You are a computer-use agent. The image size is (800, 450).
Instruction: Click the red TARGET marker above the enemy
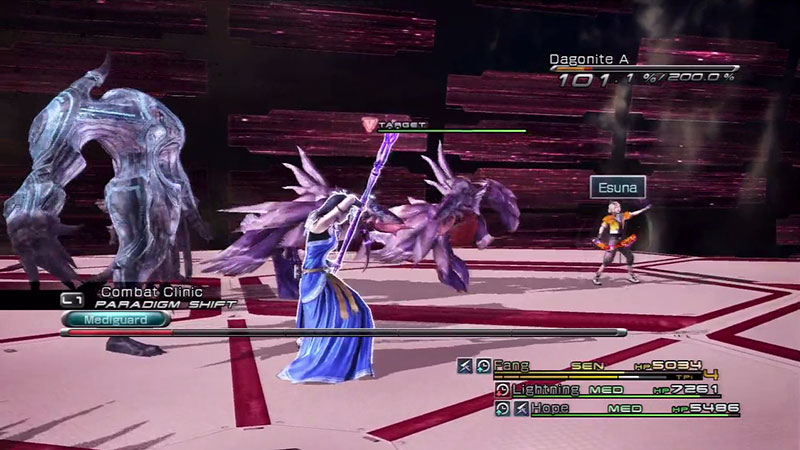369,124
